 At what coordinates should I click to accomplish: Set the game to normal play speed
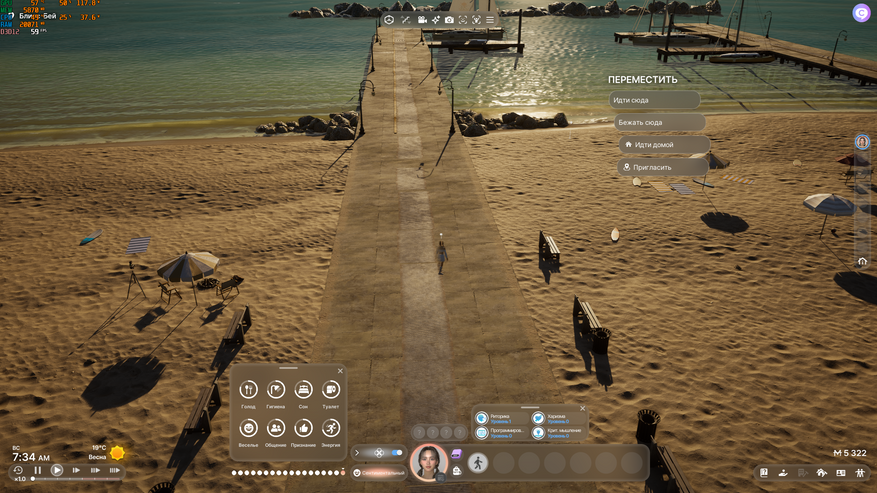point(57,470)
